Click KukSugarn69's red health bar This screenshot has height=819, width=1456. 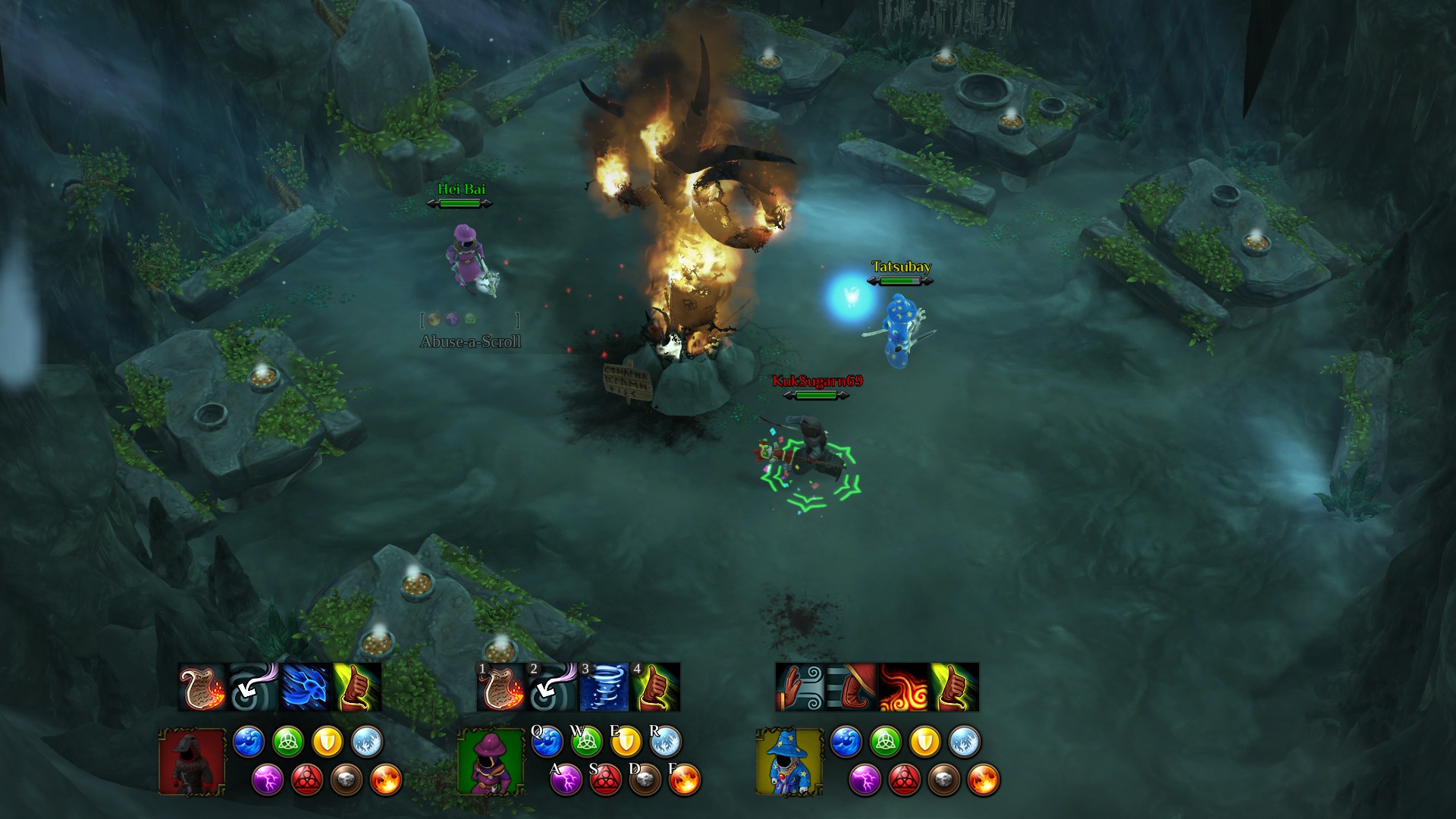(815, 395)
